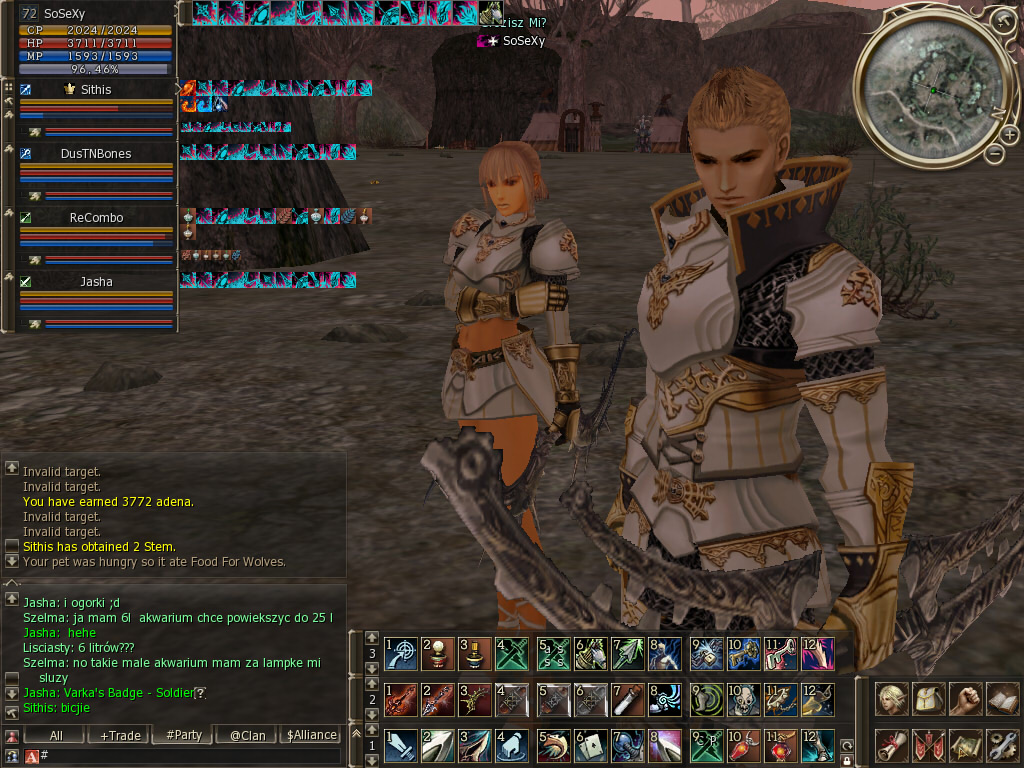1024x768 pixels.
Task: Open the inventory backpack icon
Action: [x=928, y=698]
